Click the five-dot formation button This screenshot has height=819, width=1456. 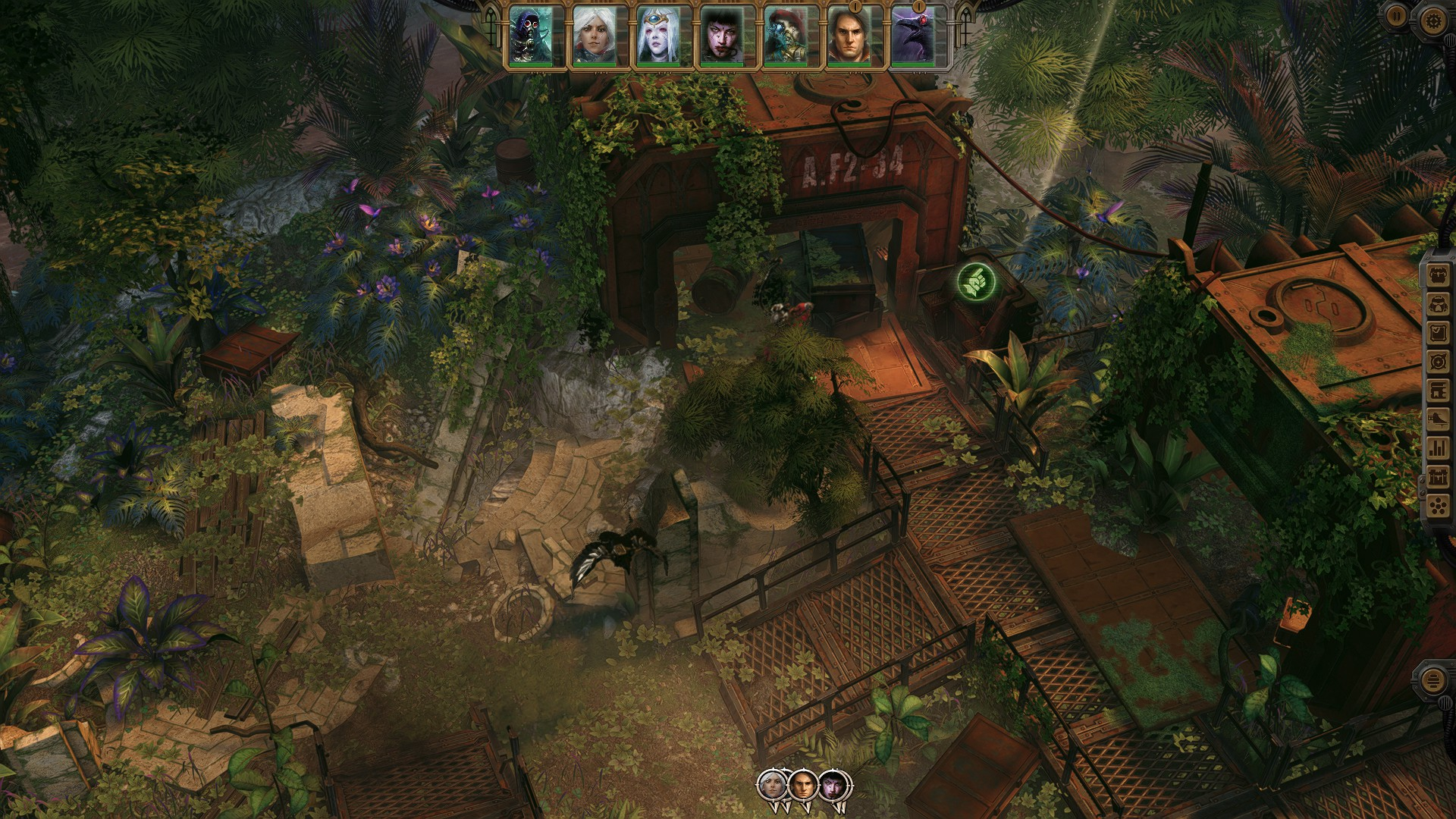tap(1439, 506)
